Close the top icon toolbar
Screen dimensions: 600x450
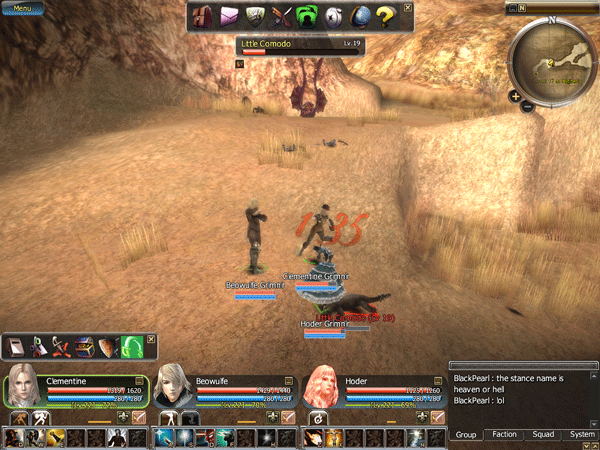click(x=407, y=8)
